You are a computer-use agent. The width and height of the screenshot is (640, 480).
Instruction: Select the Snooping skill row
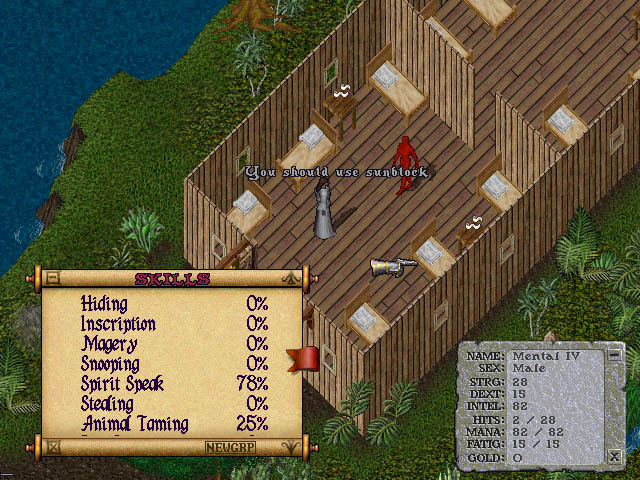(x=110, y=364)
